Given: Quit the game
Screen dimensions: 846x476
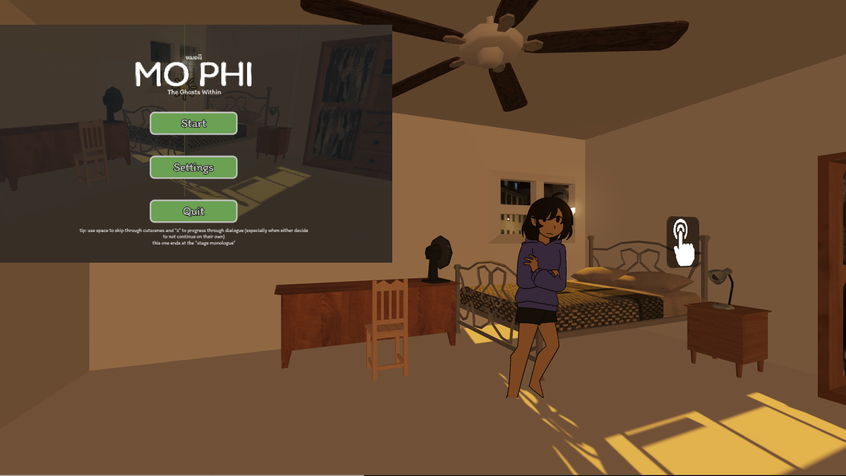Looking at the screenshot, I should (x=193, y=211).
